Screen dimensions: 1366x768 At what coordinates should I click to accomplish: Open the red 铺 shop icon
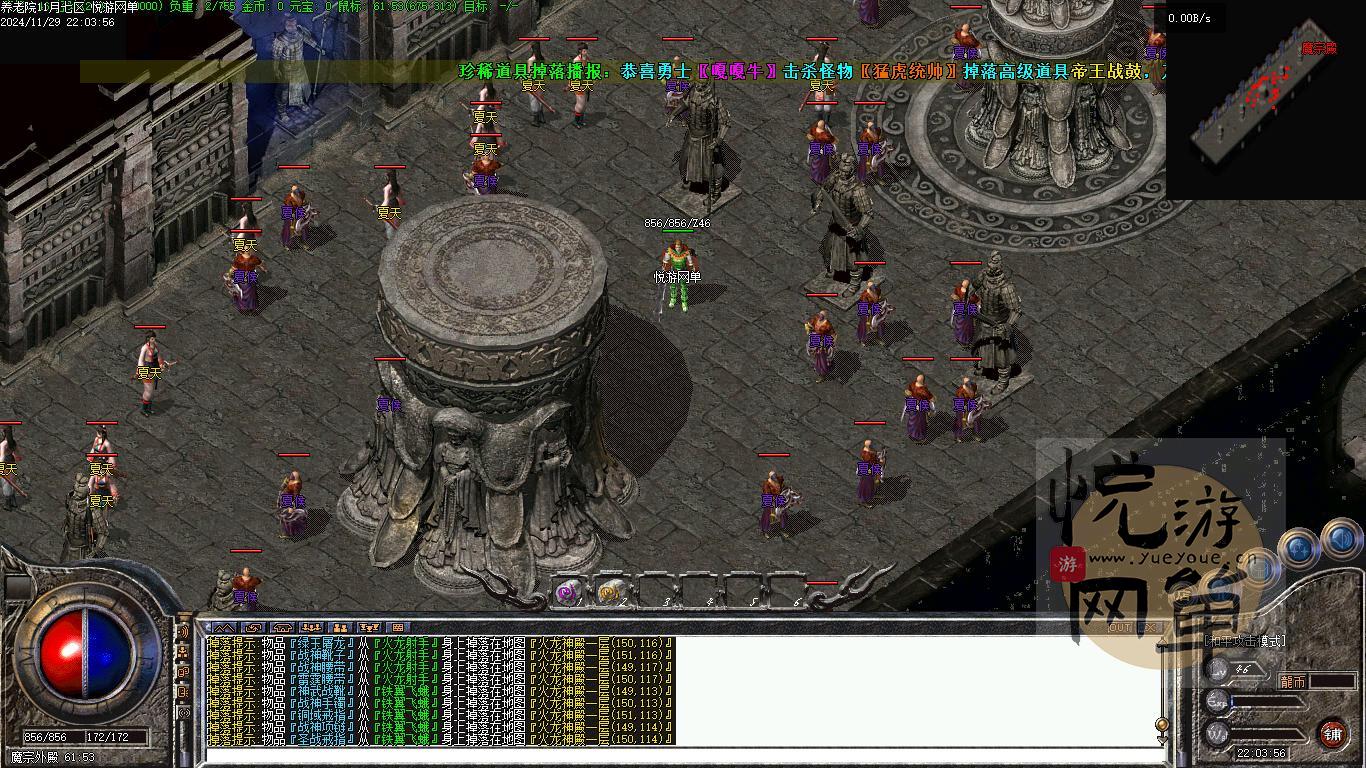coord(1334,733)
